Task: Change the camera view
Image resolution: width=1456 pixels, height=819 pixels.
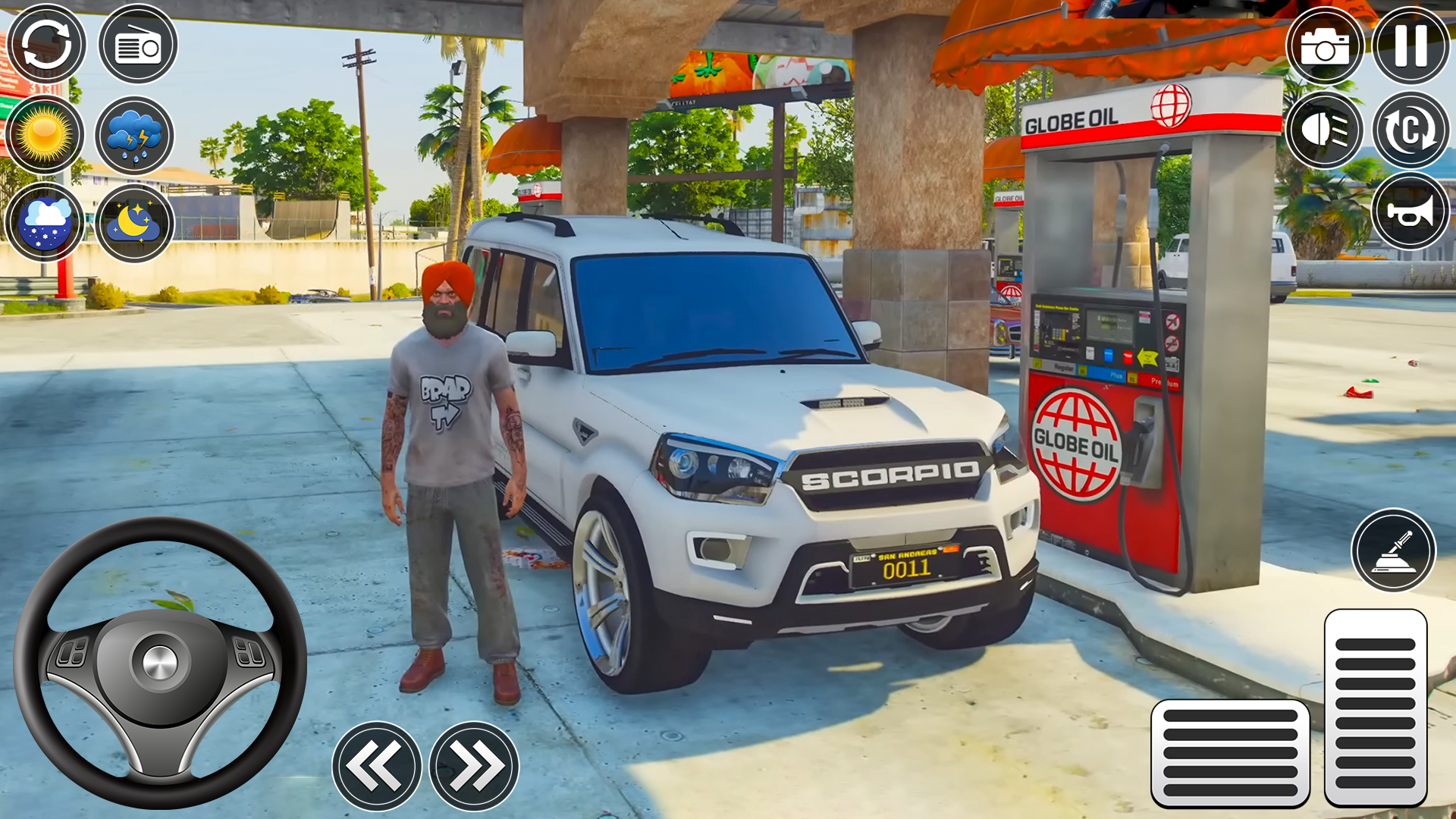Action: [1410, 130]
